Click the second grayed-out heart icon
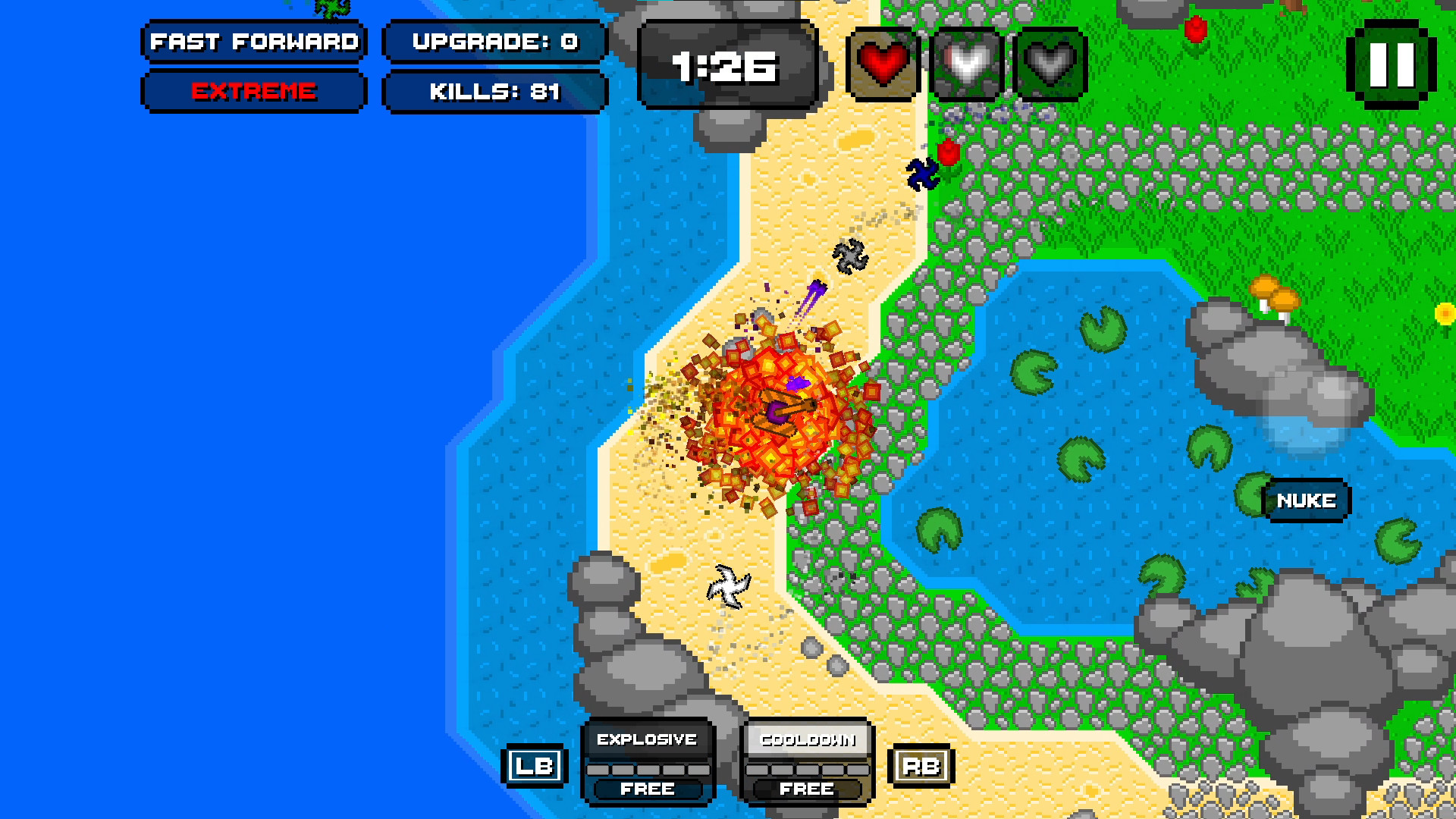This screenshot has width=1456, height=819. (x=967, y=64)
